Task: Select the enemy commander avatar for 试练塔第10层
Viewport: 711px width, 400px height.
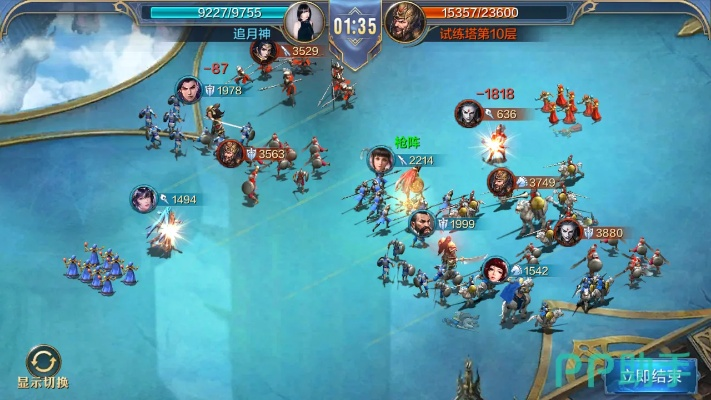Action: (404, 20)
